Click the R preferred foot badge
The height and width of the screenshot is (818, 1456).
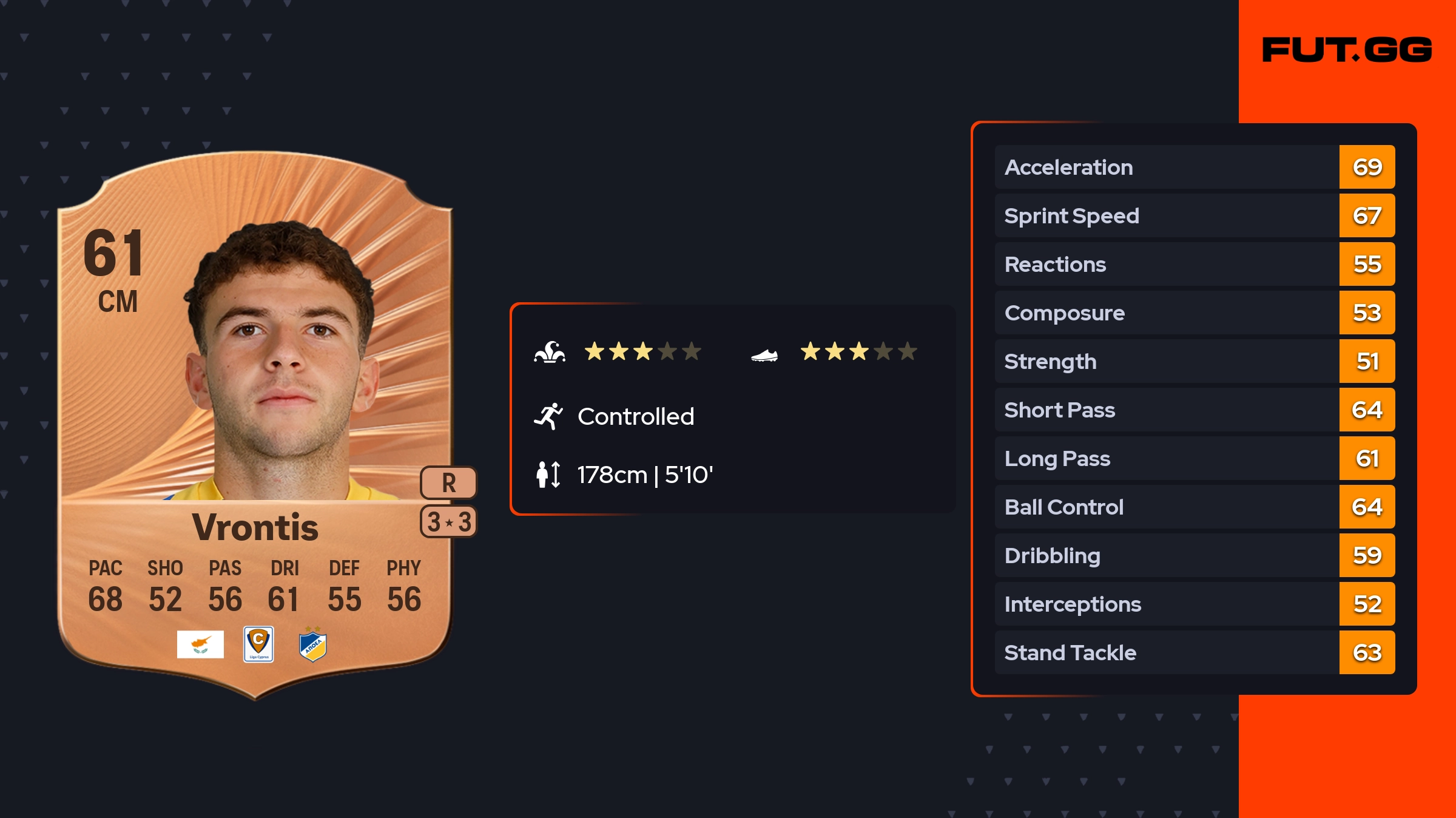coord(448,483)
